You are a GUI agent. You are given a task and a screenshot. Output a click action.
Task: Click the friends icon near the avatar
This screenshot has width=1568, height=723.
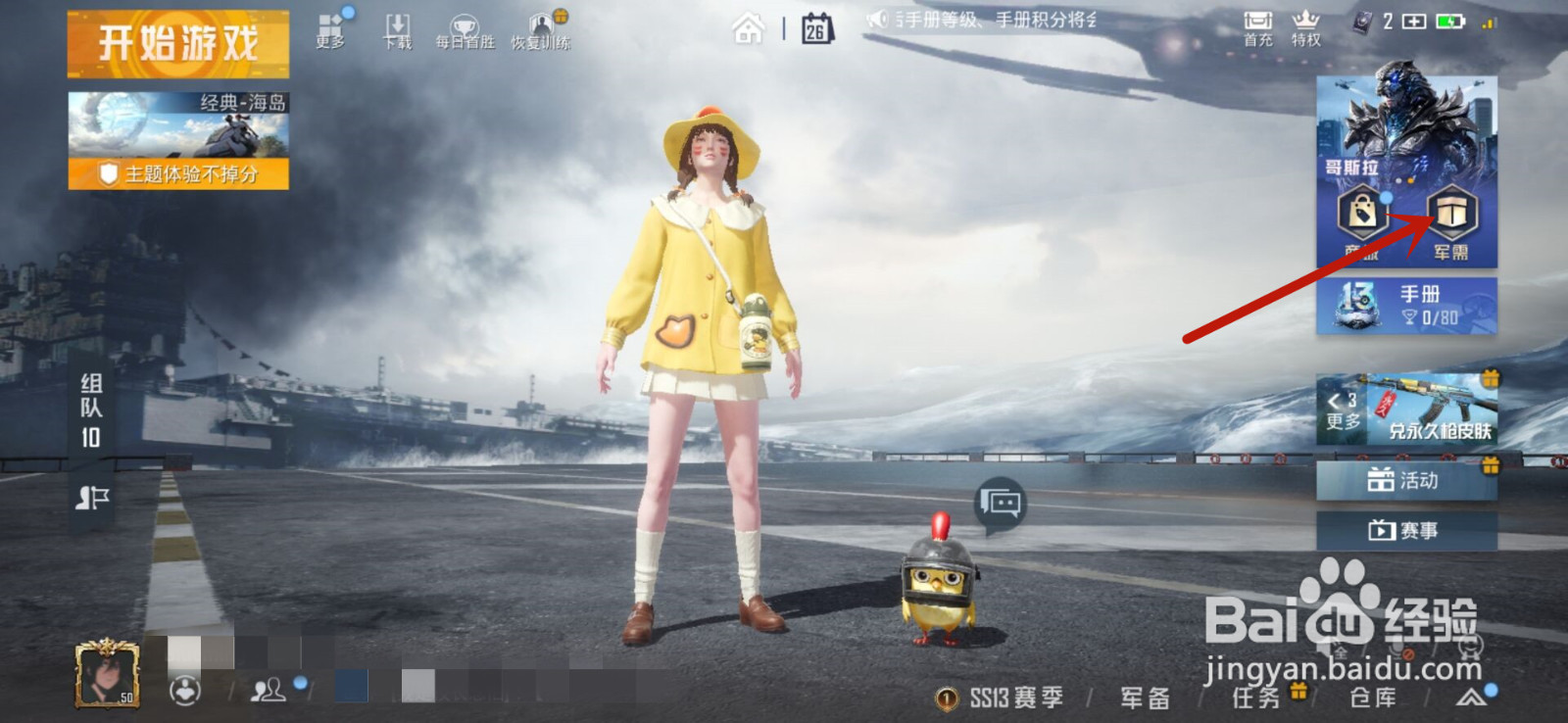(x=267, y=689)
